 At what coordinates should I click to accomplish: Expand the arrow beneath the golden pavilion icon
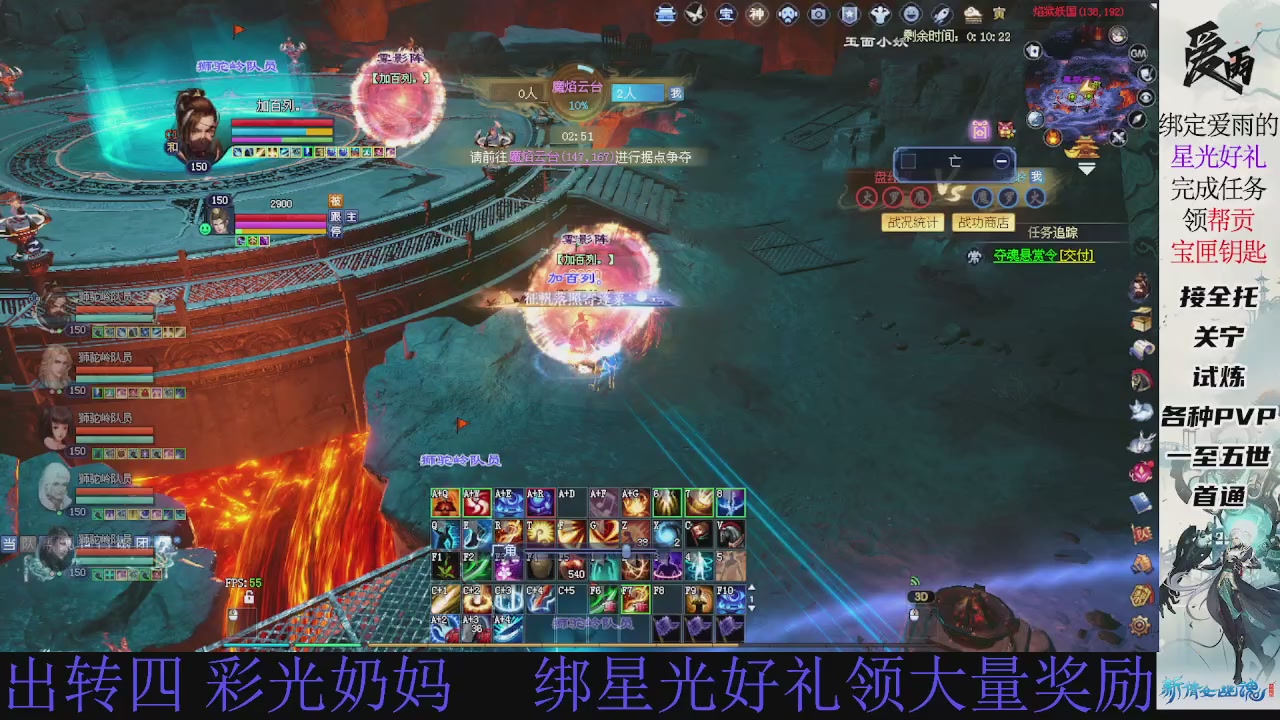[x=1086, y=168]
